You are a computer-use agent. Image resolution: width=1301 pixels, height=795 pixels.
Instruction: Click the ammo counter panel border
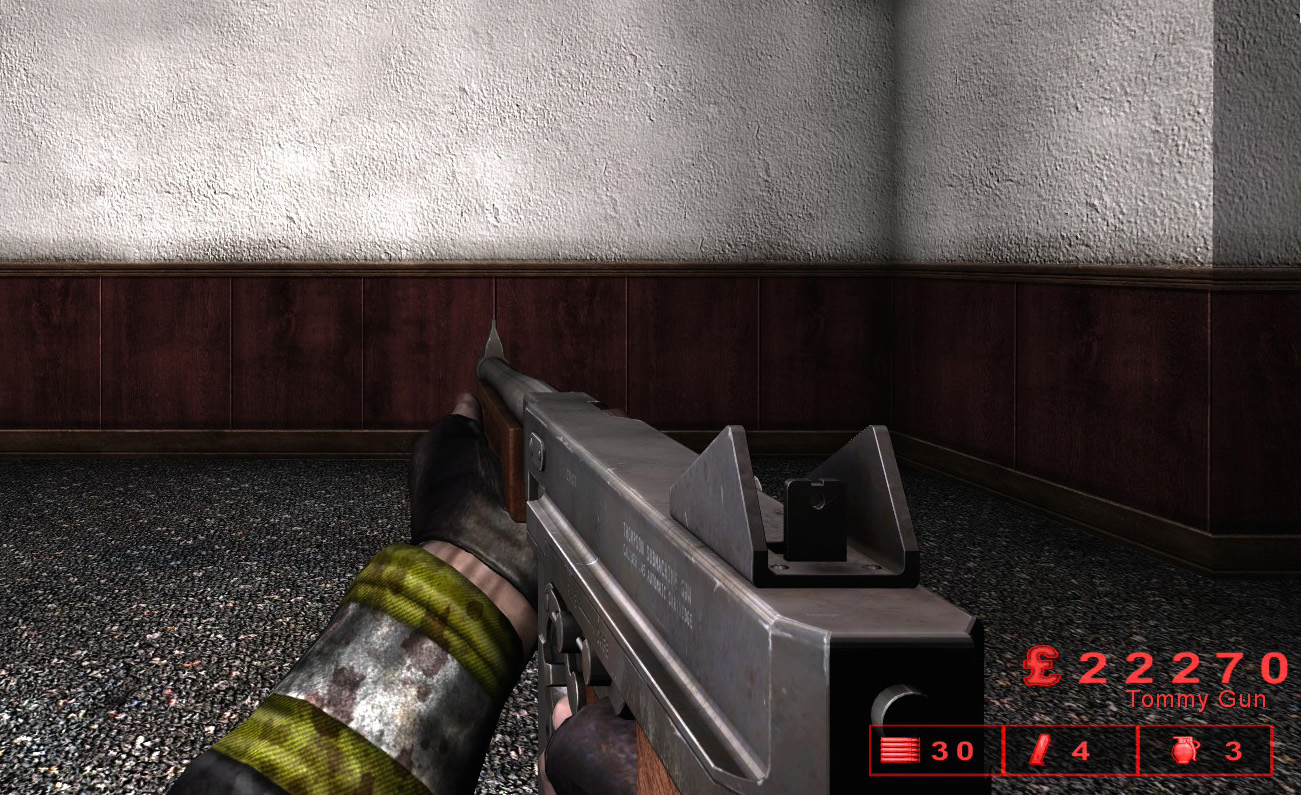[x=935, y=725]
